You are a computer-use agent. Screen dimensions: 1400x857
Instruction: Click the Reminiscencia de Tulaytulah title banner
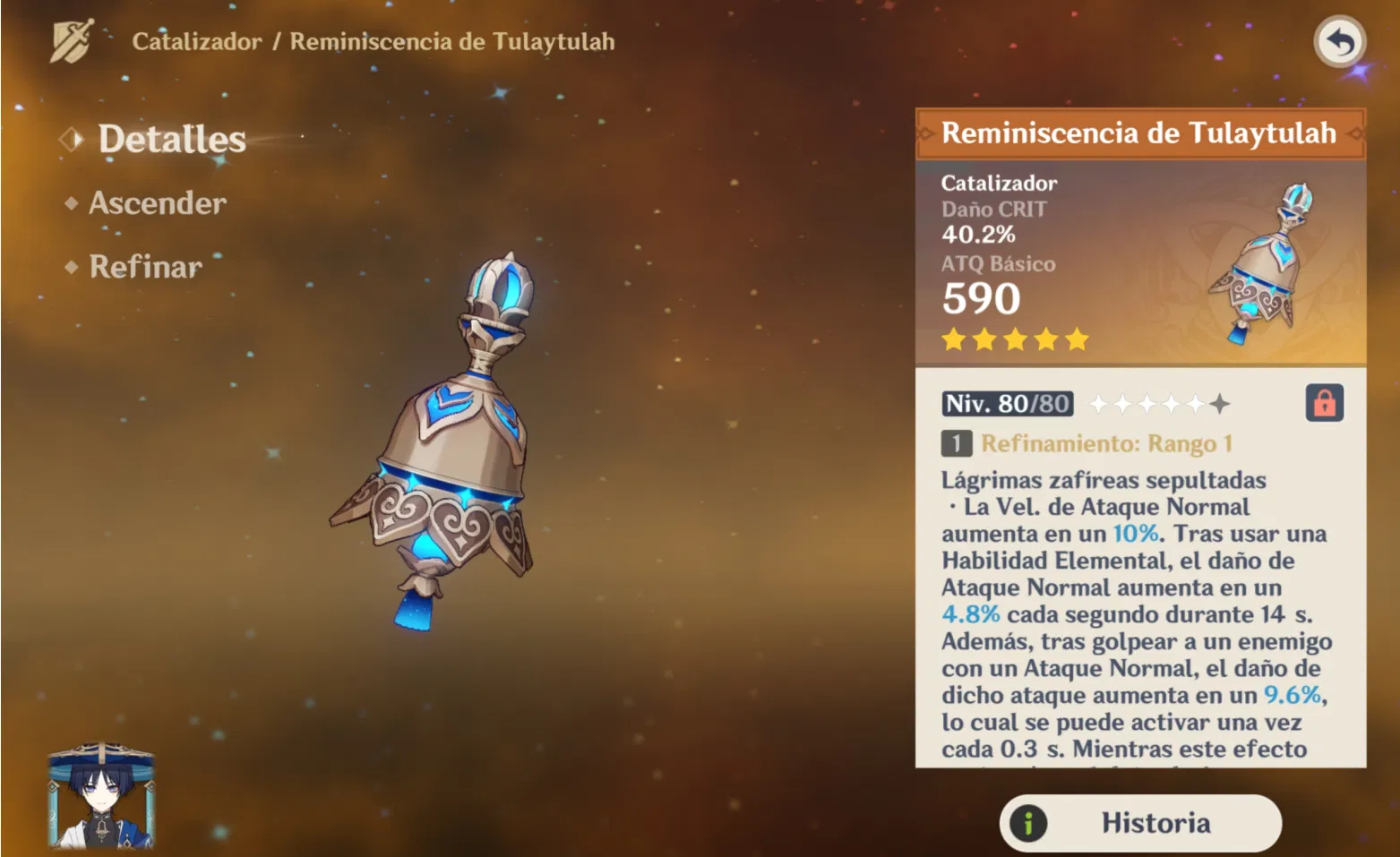pos(1140,133)
